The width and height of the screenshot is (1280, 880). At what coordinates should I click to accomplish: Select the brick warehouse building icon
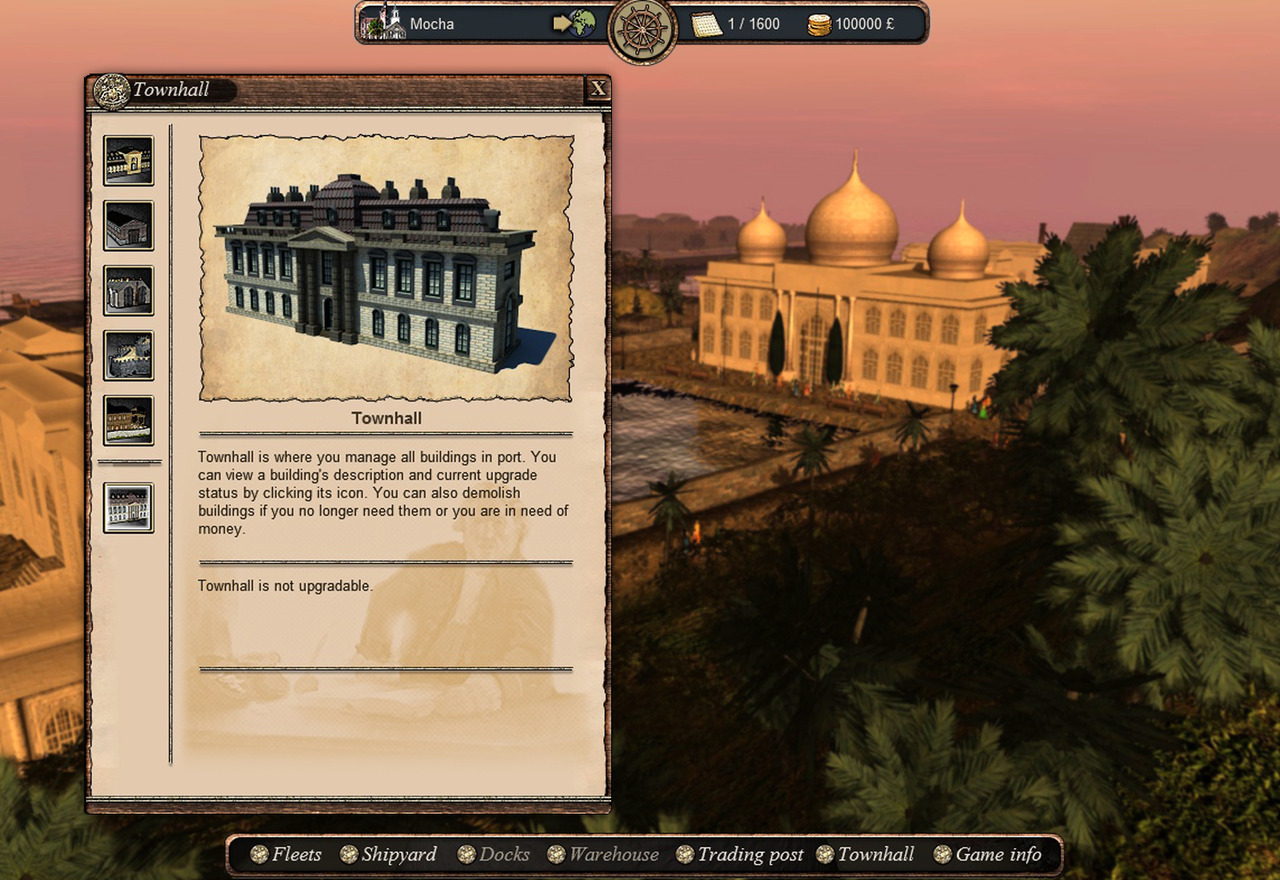pos(129,226)
